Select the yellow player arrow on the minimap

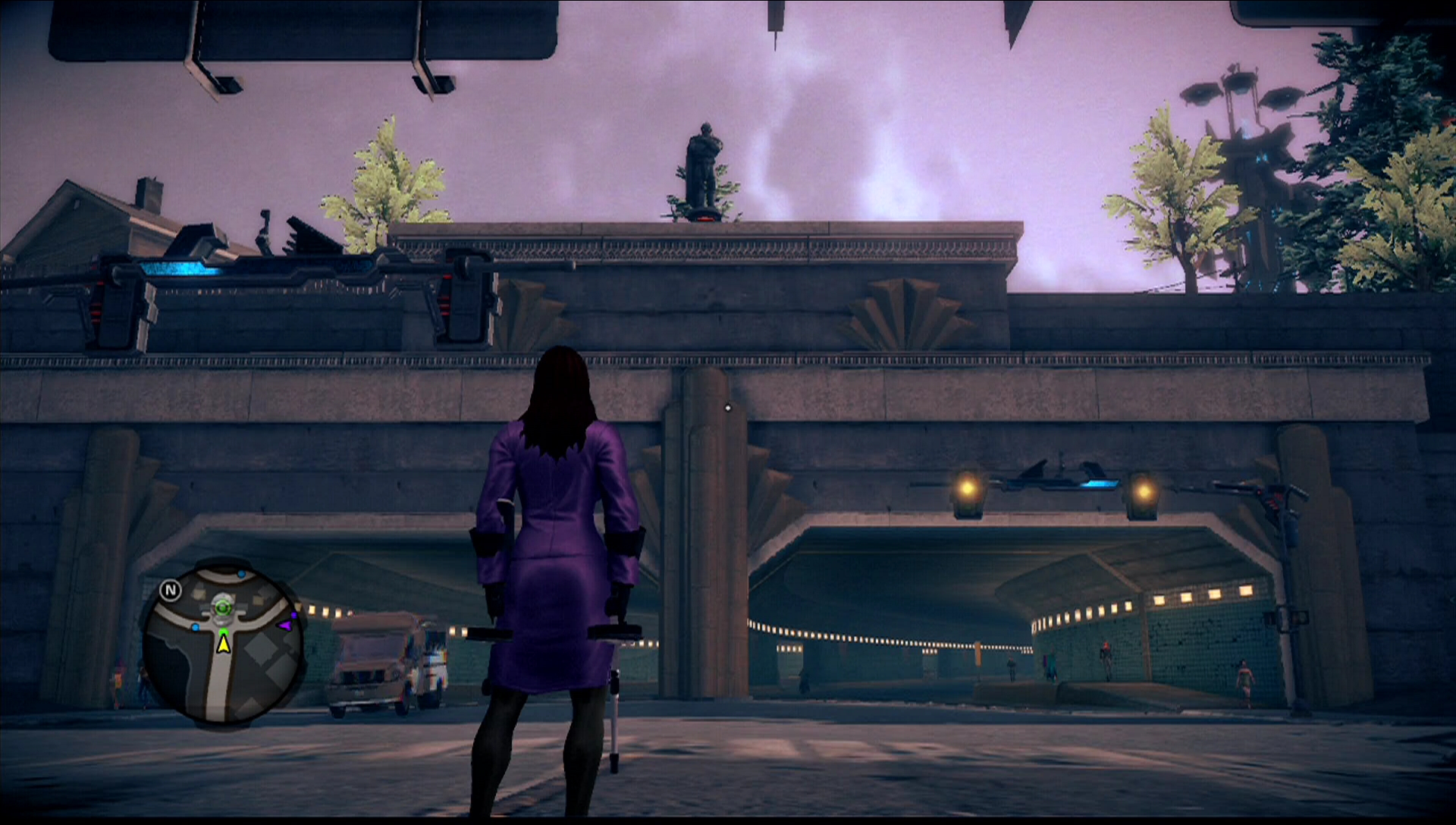click(x=224, y=646)
